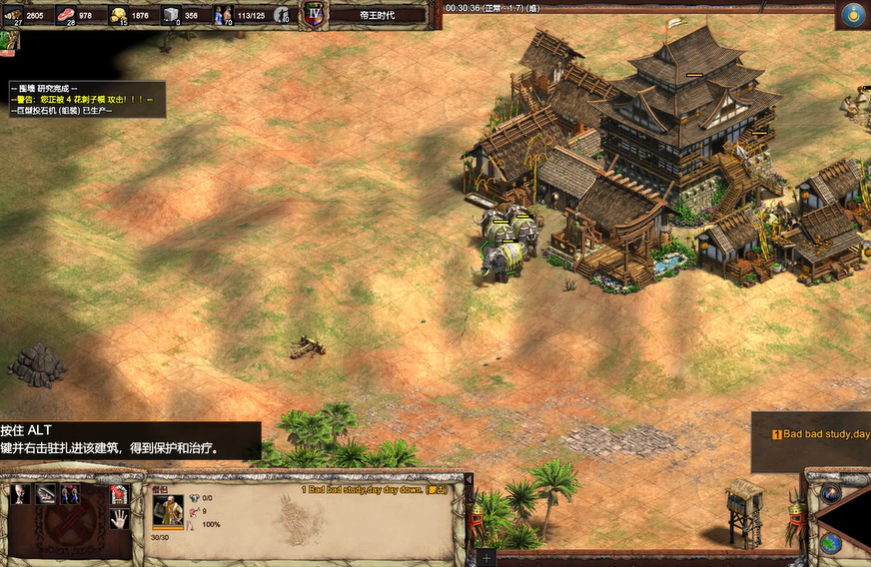Click the bald monk face command icon
This screenshot has height=567, width=871.
click(x=20, y=494)
